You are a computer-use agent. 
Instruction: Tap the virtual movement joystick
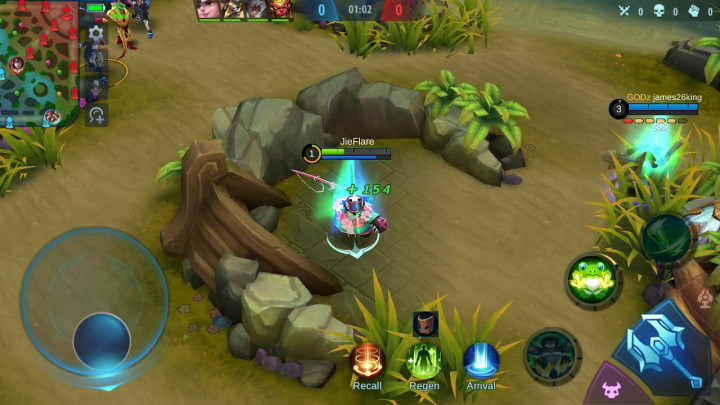pos(101,339)
